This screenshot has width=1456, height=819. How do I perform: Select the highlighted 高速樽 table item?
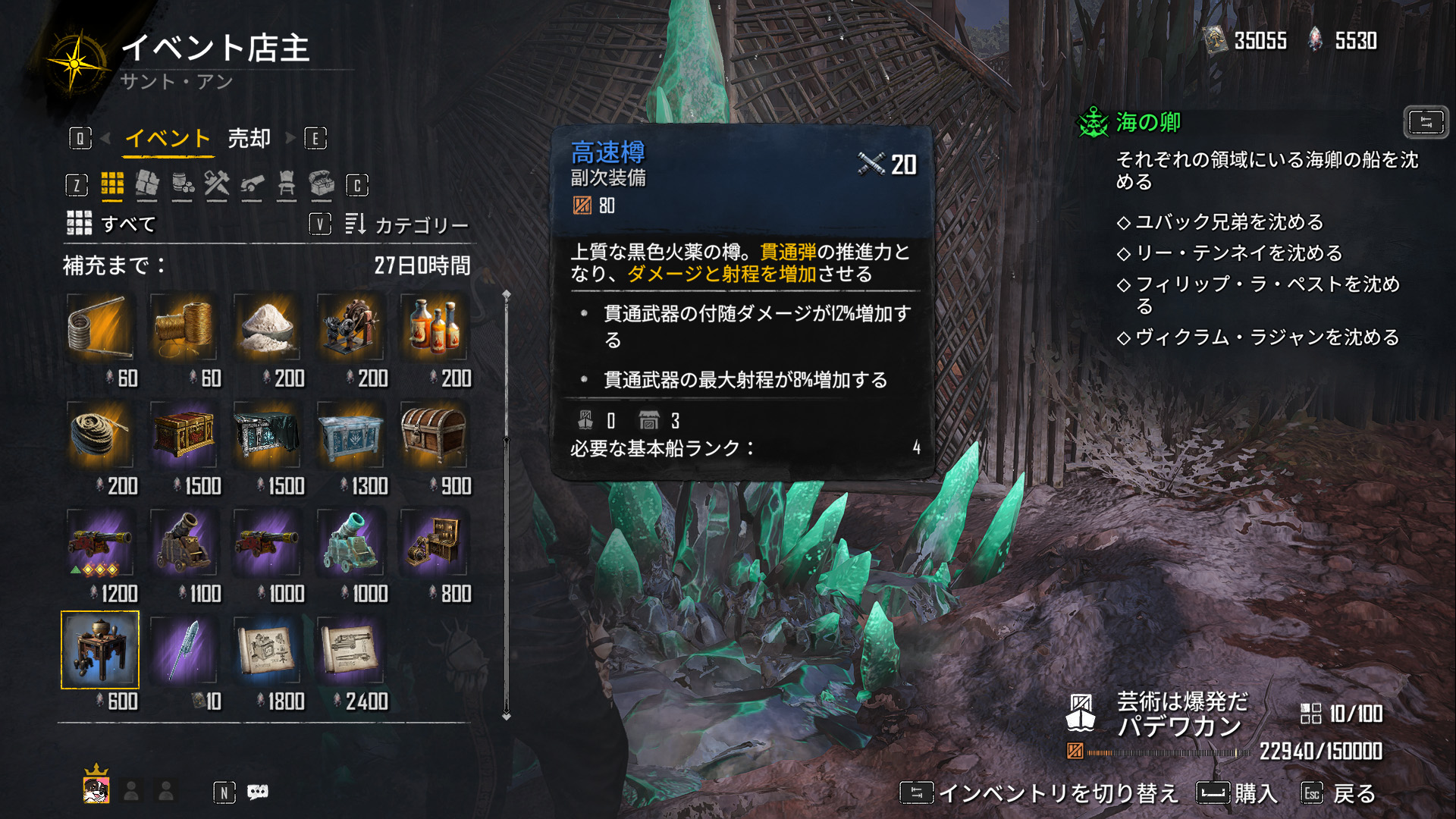(x=99, y=650)
